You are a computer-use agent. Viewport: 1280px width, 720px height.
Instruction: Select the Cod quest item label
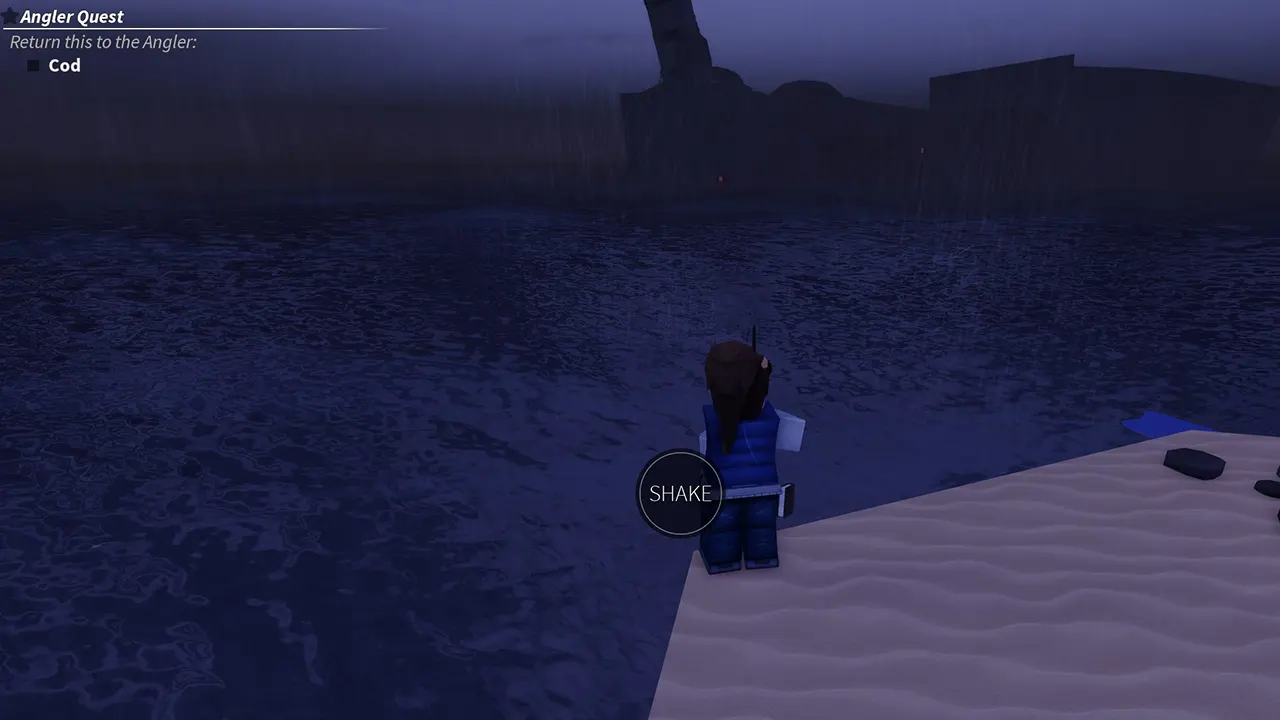[64, 65]
